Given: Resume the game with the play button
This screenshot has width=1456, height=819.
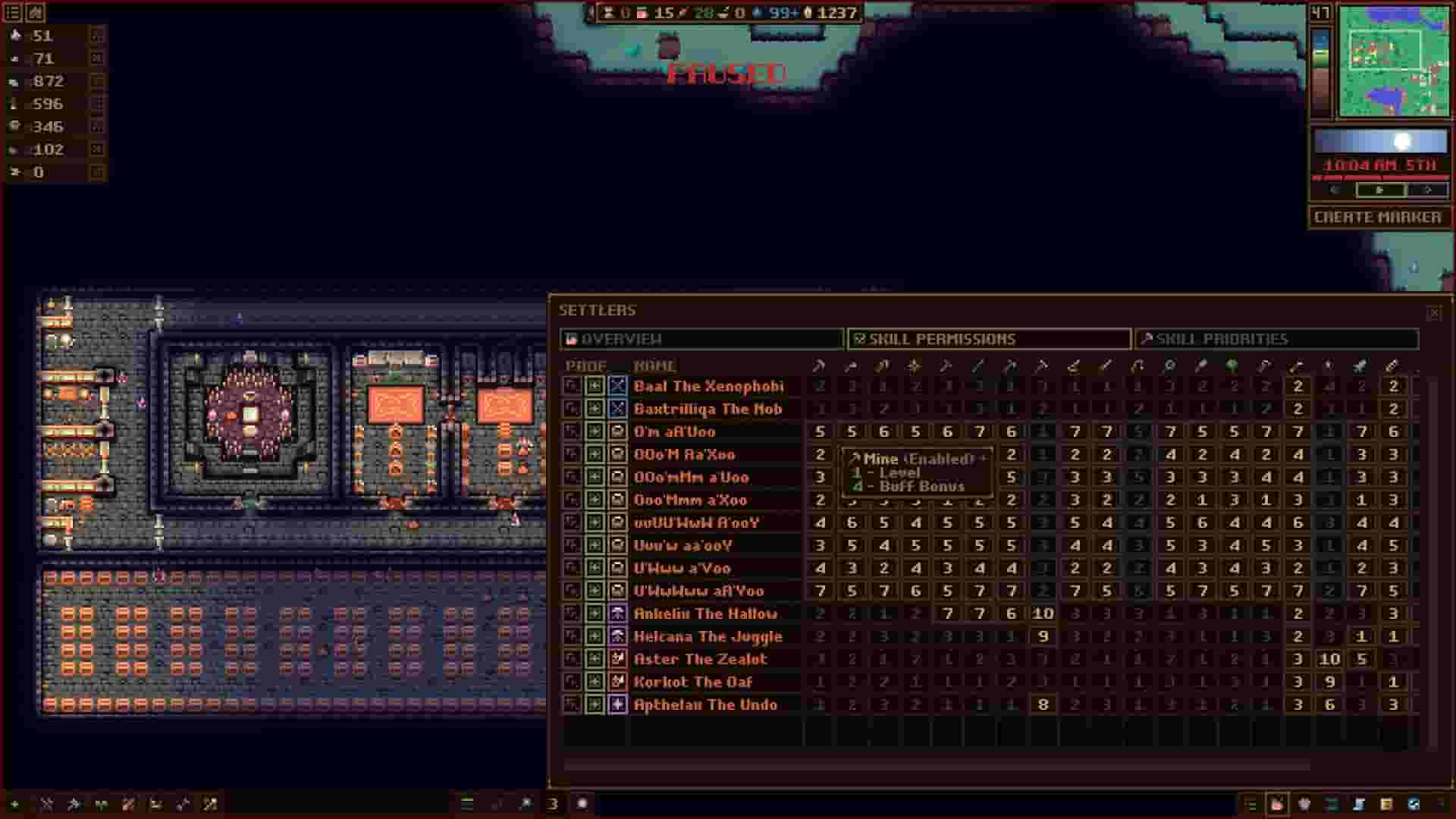Looking at the screenshot, I should click(1379, 190).
